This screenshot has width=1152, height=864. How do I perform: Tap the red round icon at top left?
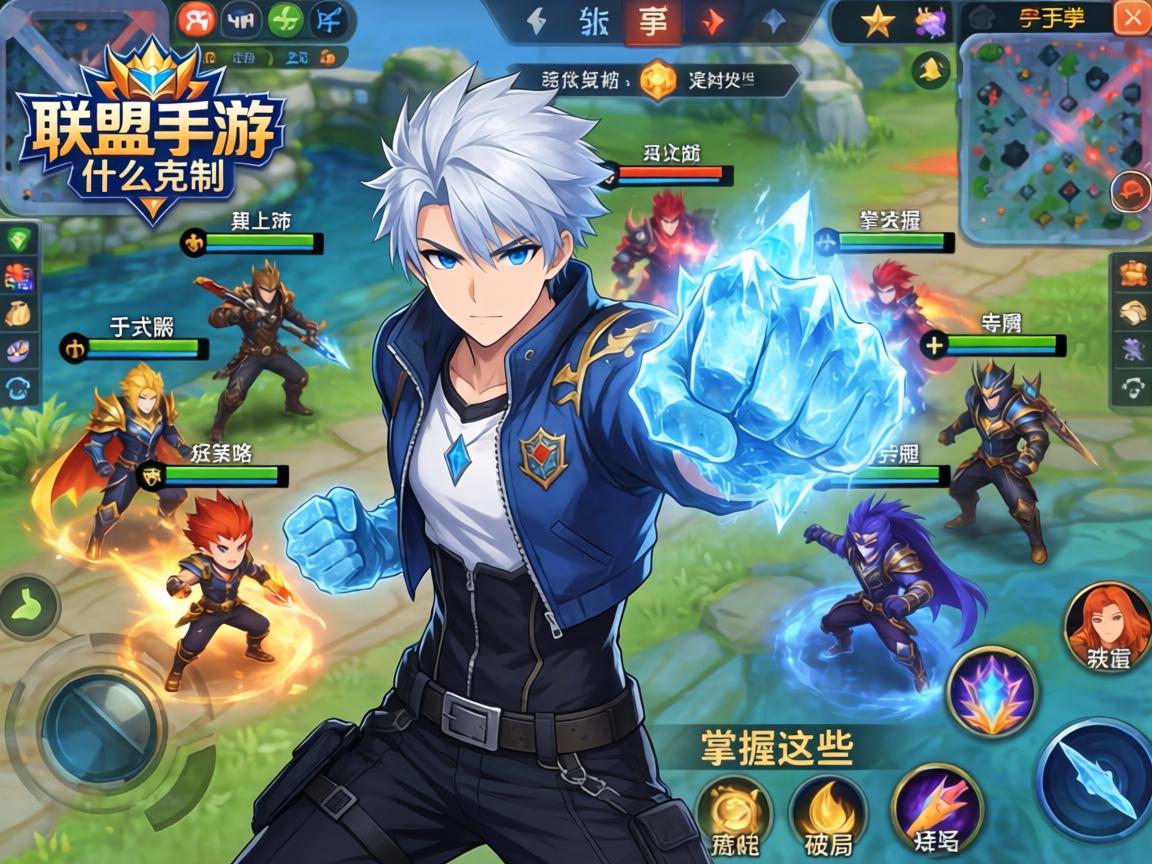coord(196,20)
